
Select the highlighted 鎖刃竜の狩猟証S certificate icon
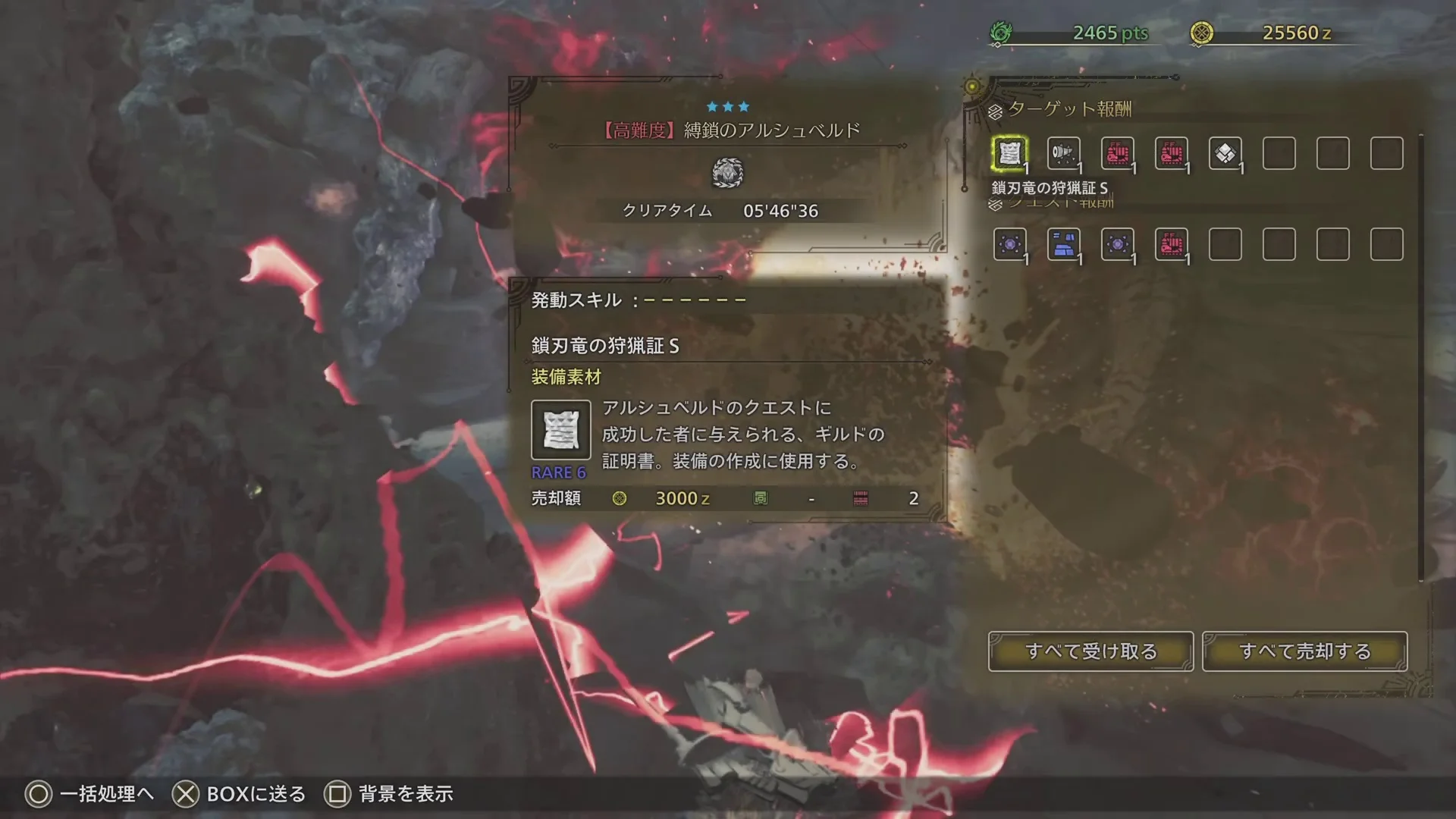(1012, 153)
